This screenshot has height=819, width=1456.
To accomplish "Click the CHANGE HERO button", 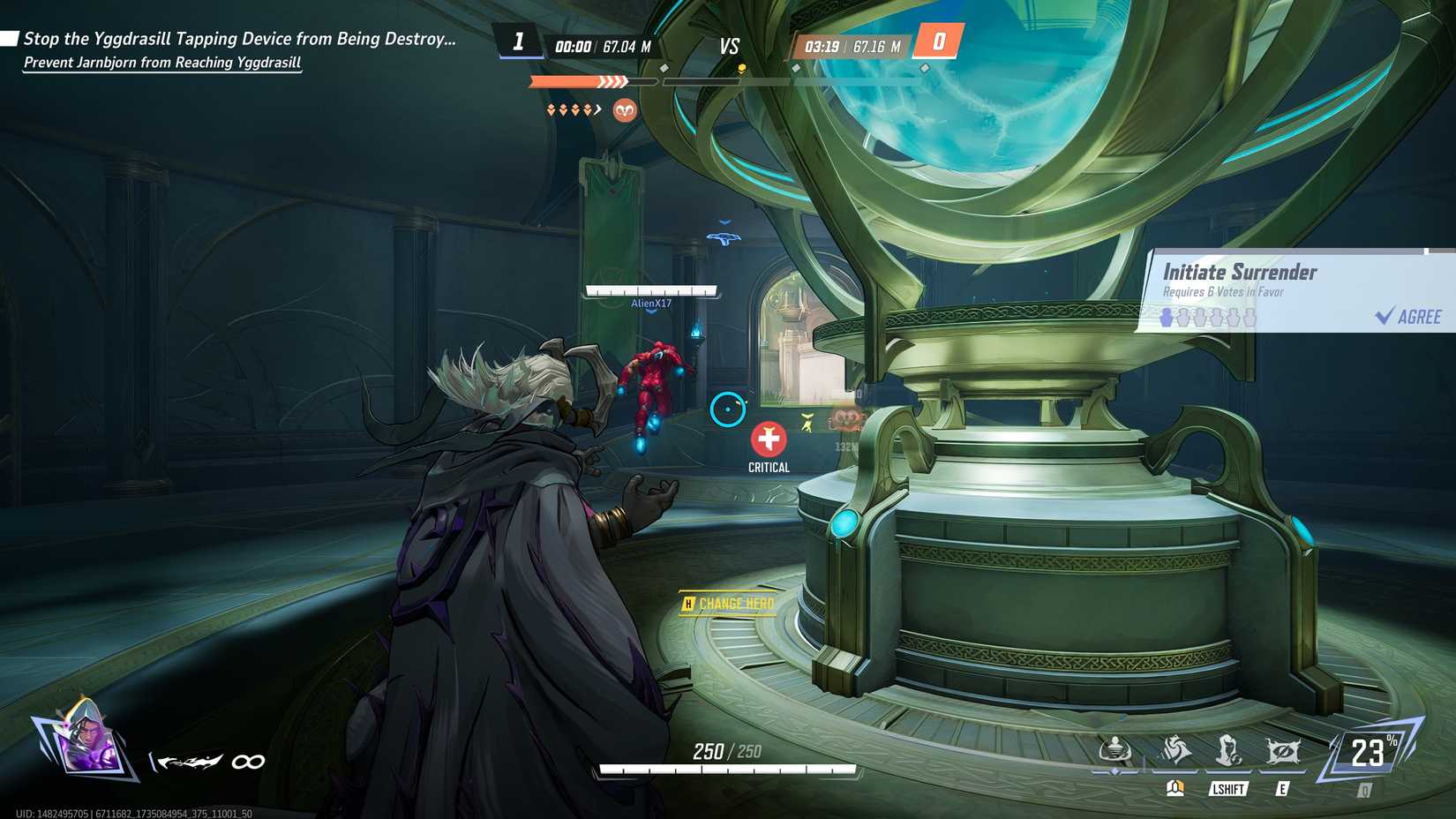I will point(726,603).
